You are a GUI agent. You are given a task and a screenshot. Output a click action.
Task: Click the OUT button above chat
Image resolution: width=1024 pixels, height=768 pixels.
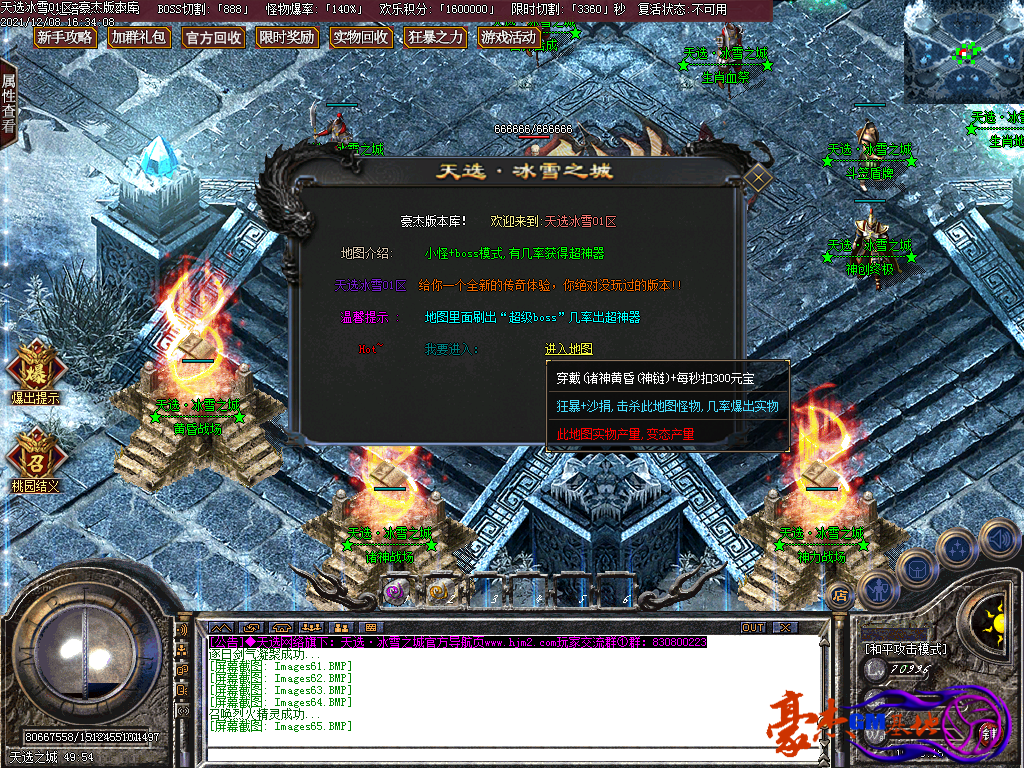753,627
